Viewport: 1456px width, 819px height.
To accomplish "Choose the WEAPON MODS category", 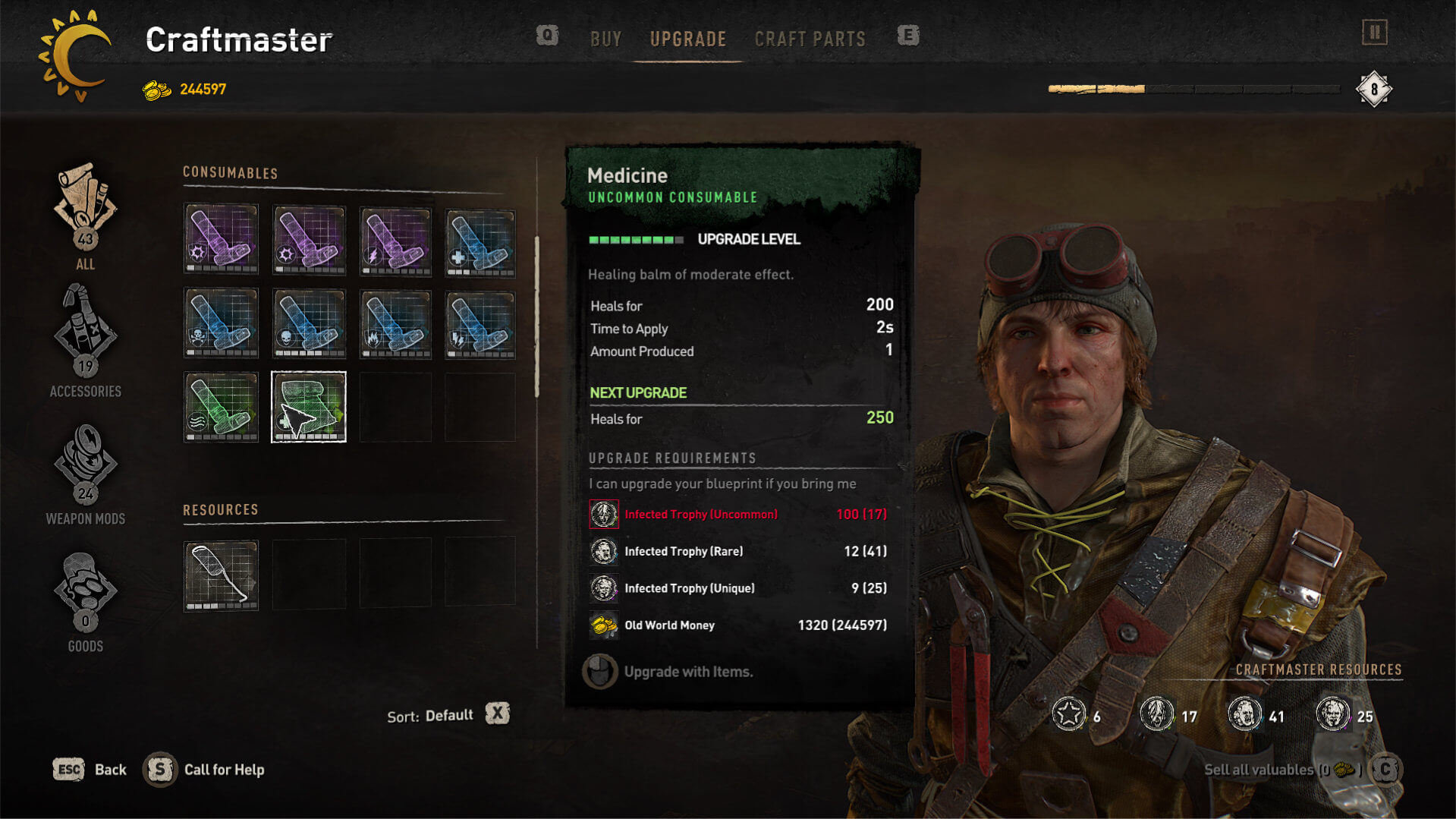I will [85, 472].
